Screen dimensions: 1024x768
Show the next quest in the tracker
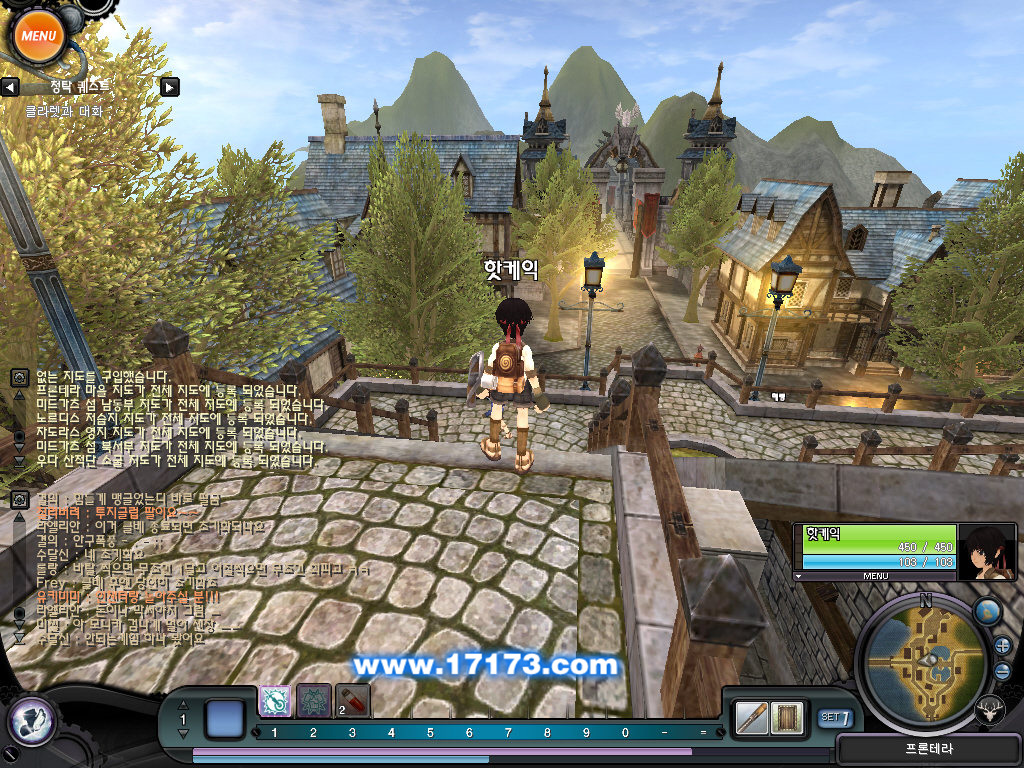click(x=170, y=87)
